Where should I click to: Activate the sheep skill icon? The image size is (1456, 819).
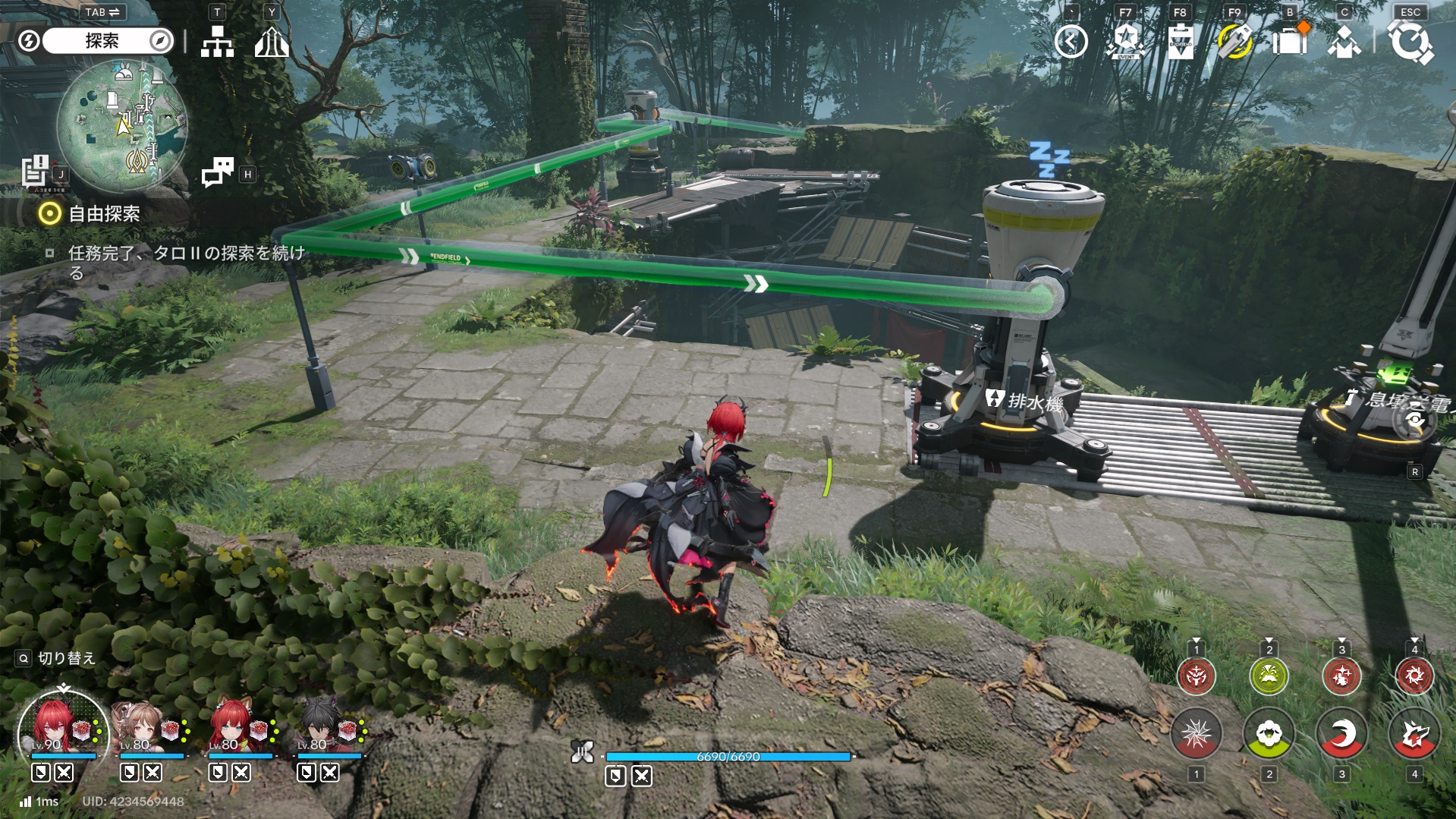click(1269, 735)
